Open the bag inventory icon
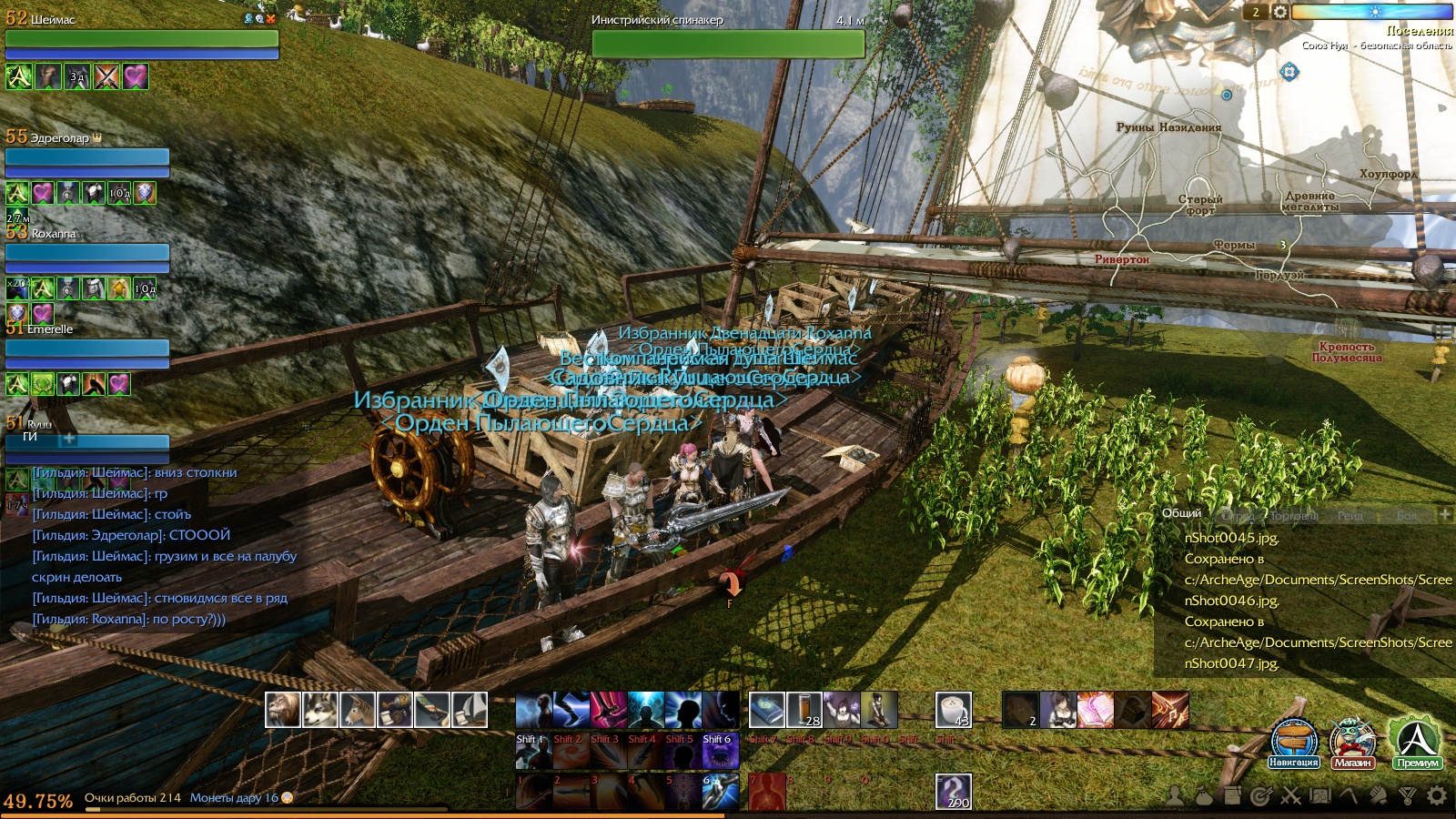This screenshot has width=1456, height=819. point(1204,797)
